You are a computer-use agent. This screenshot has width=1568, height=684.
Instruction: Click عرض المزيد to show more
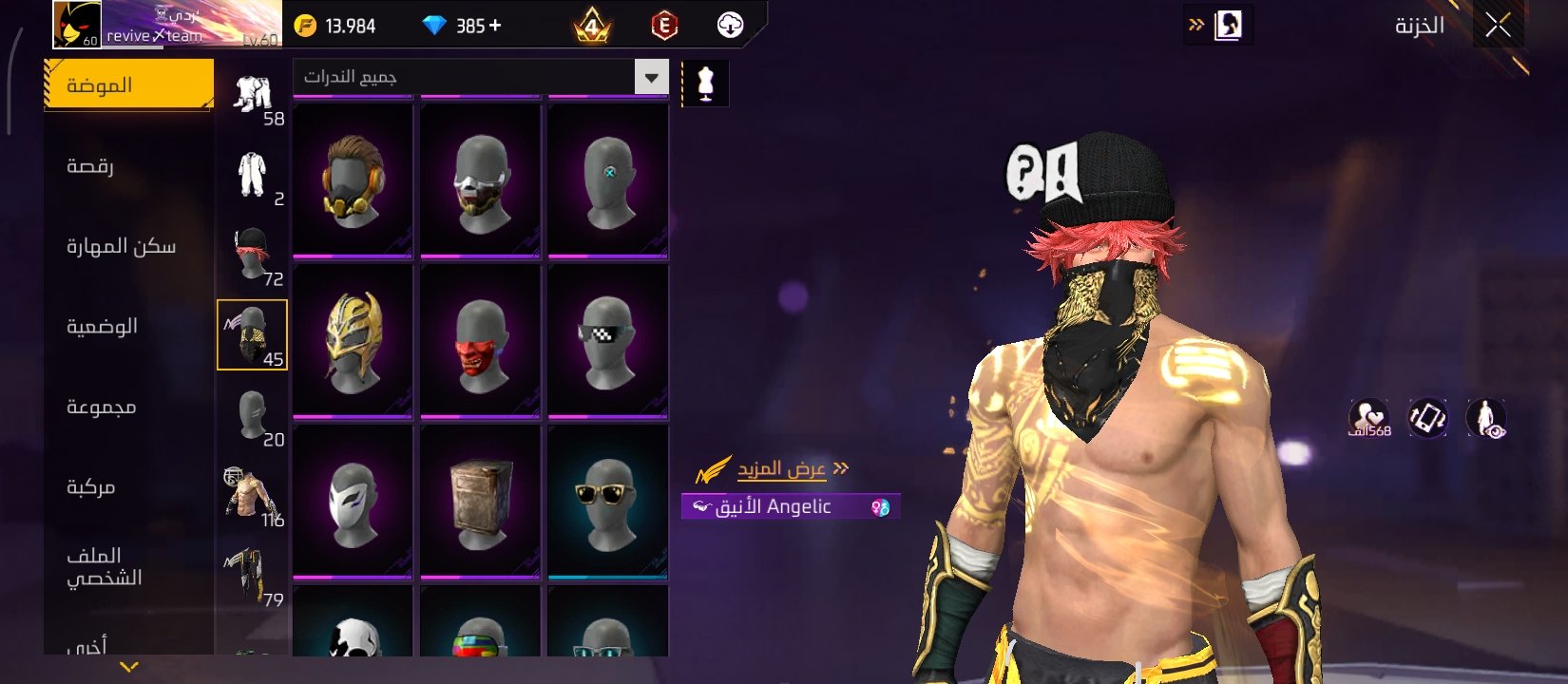(x=781, y=469)
